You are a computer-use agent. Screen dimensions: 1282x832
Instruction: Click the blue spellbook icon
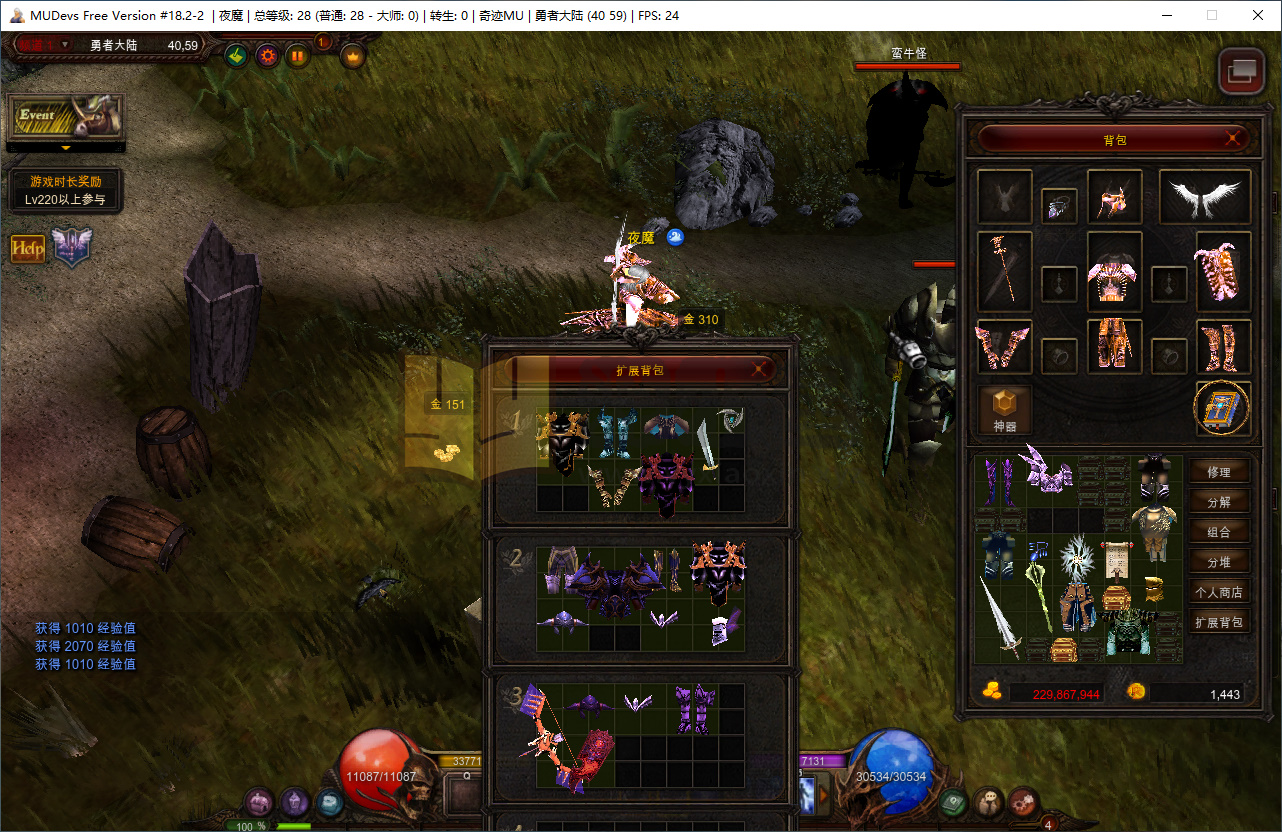pos(1221,409)
